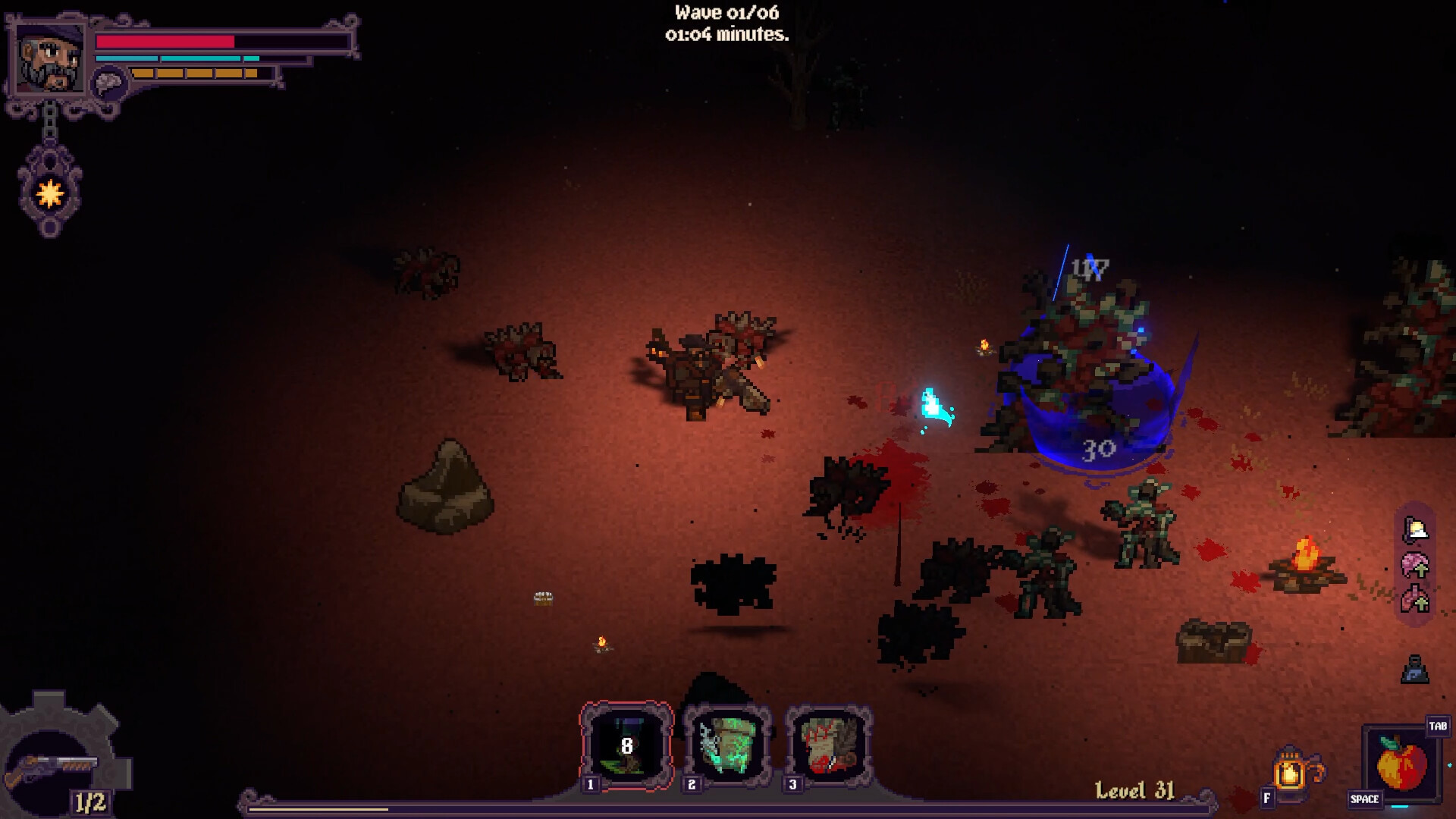Click the Level 31 label
The width and height of the screenshot is (1456, 819).
(x=1133, y=791)
